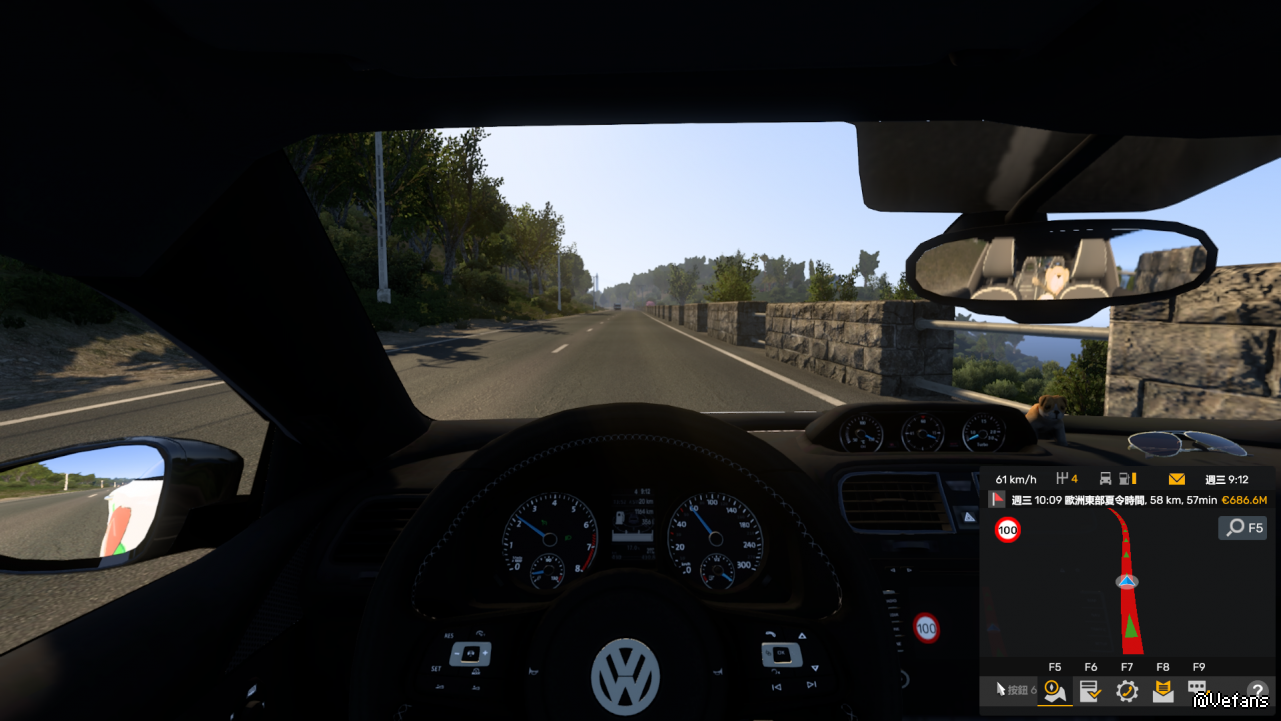Viewport: 1281px width, 721px height.
Task: Select the red destination flag icon
Action: click(x=997, y=499)
